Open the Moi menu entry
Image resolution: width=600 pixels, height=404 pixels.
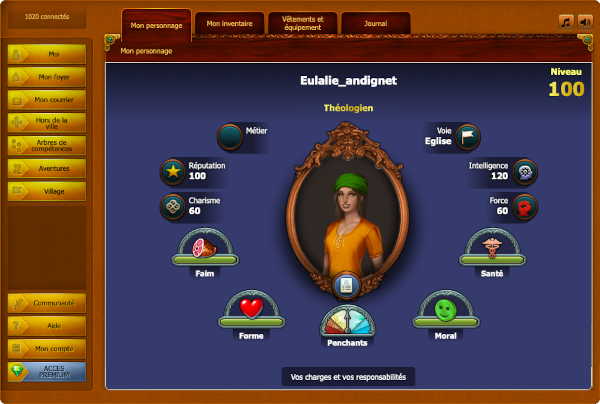click(47, 53)
